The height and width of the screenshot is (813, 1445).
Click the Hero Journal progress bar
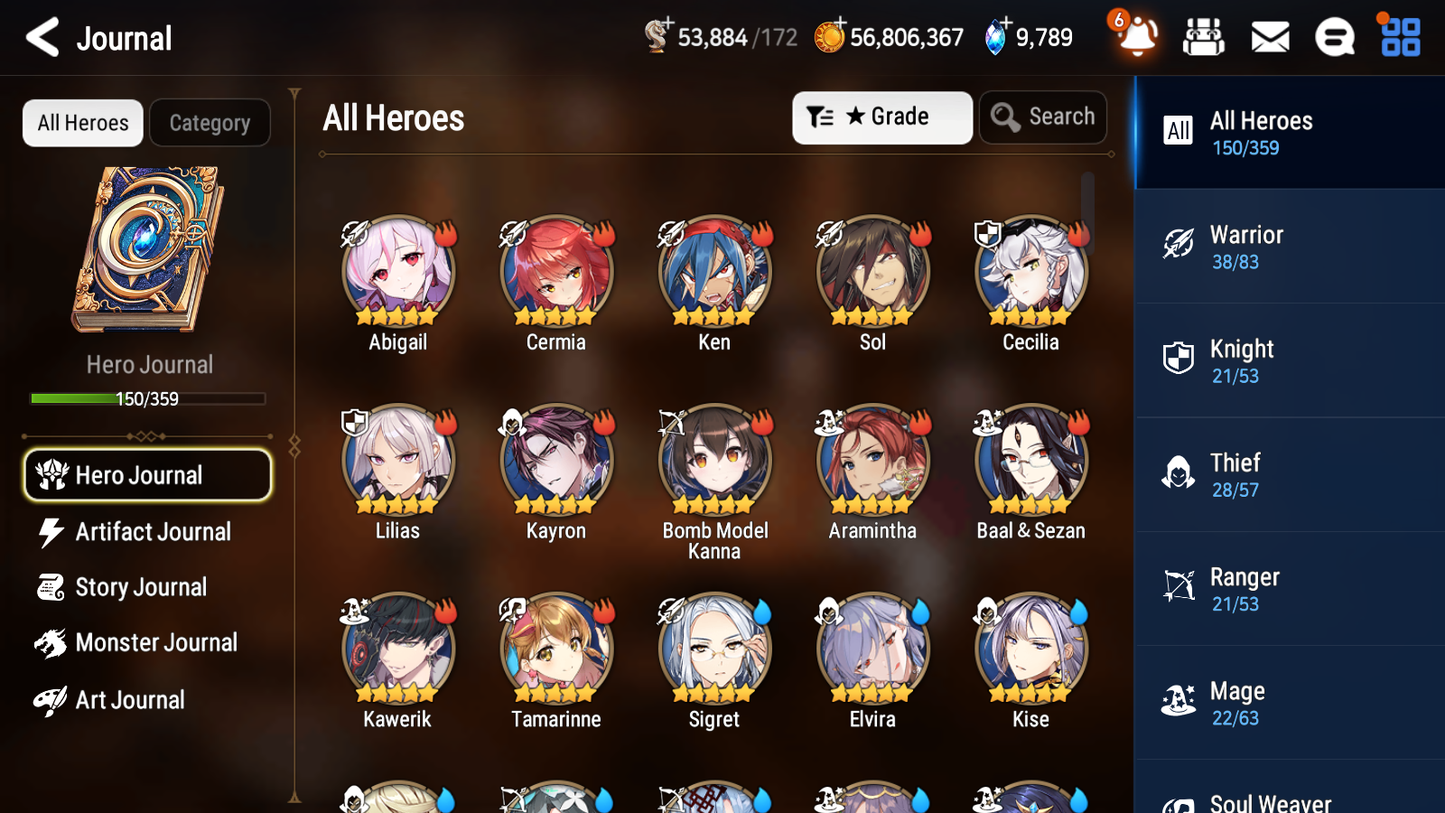click(x=149, y=398)
